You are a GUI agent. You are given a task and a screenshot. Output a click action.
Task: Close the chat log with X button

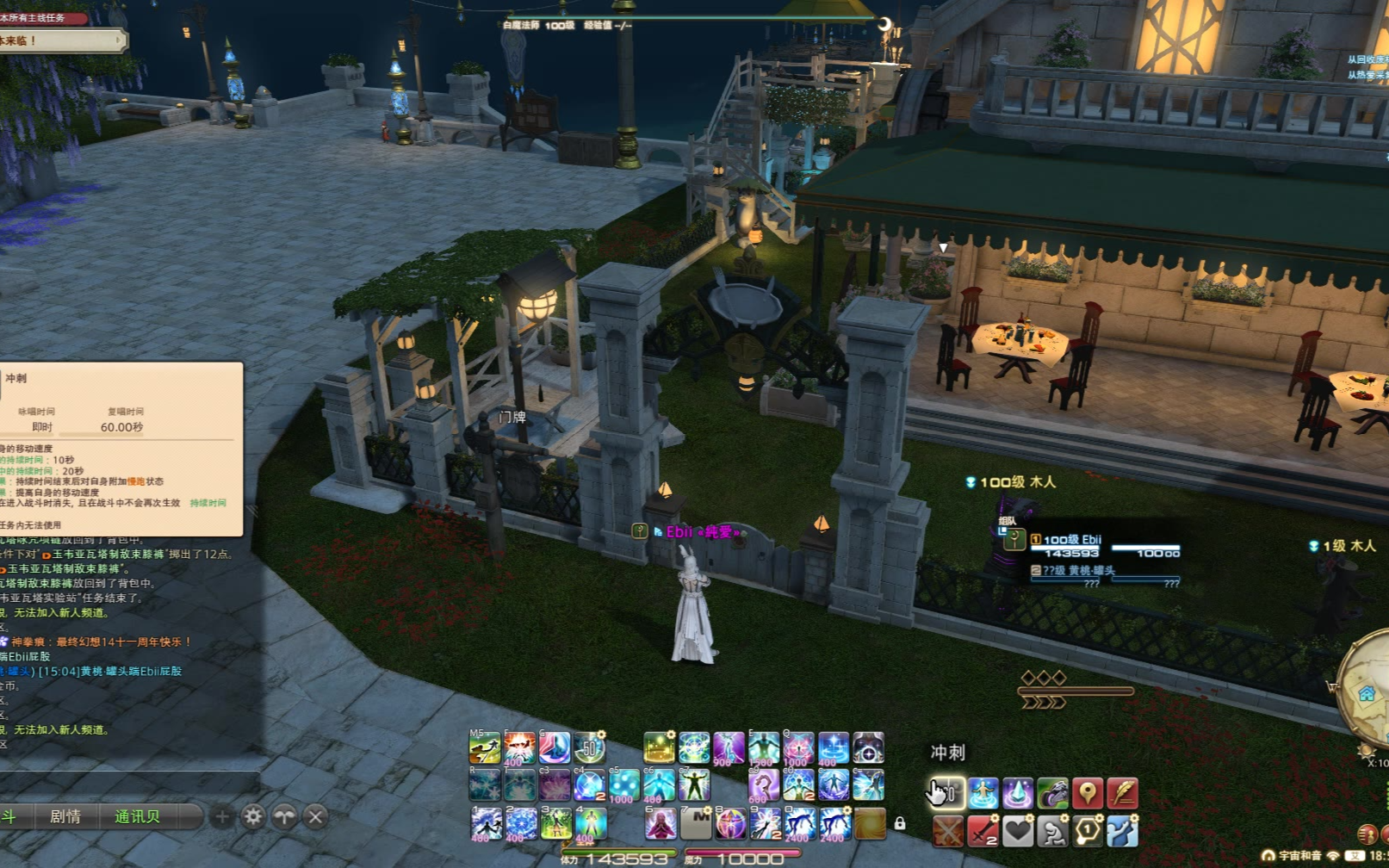pos(316,816)
